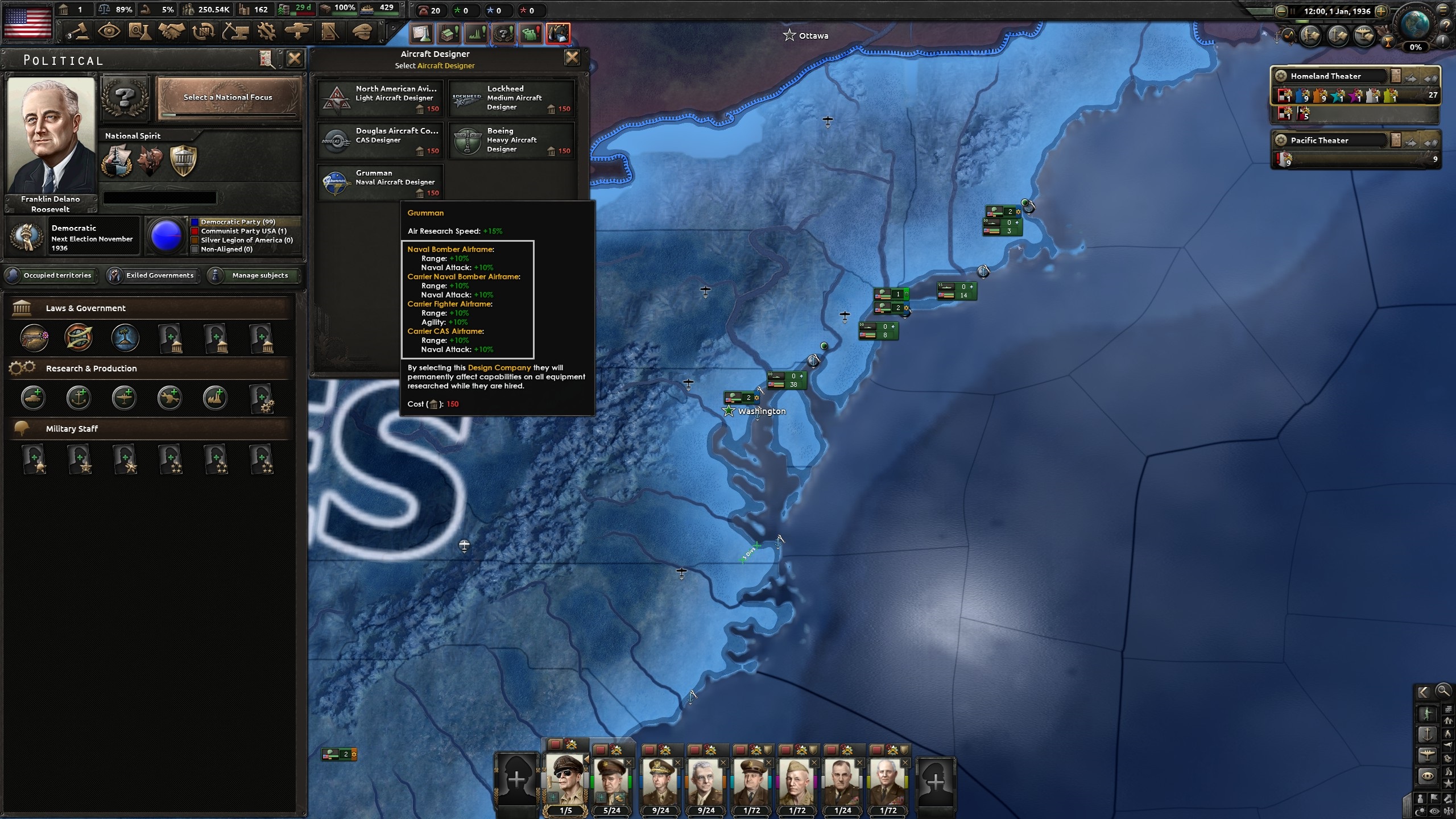Open the Recruit and Deploy menu
Image resolution: width=1456 pixels, height=819 pixels.
coord(297,32)
